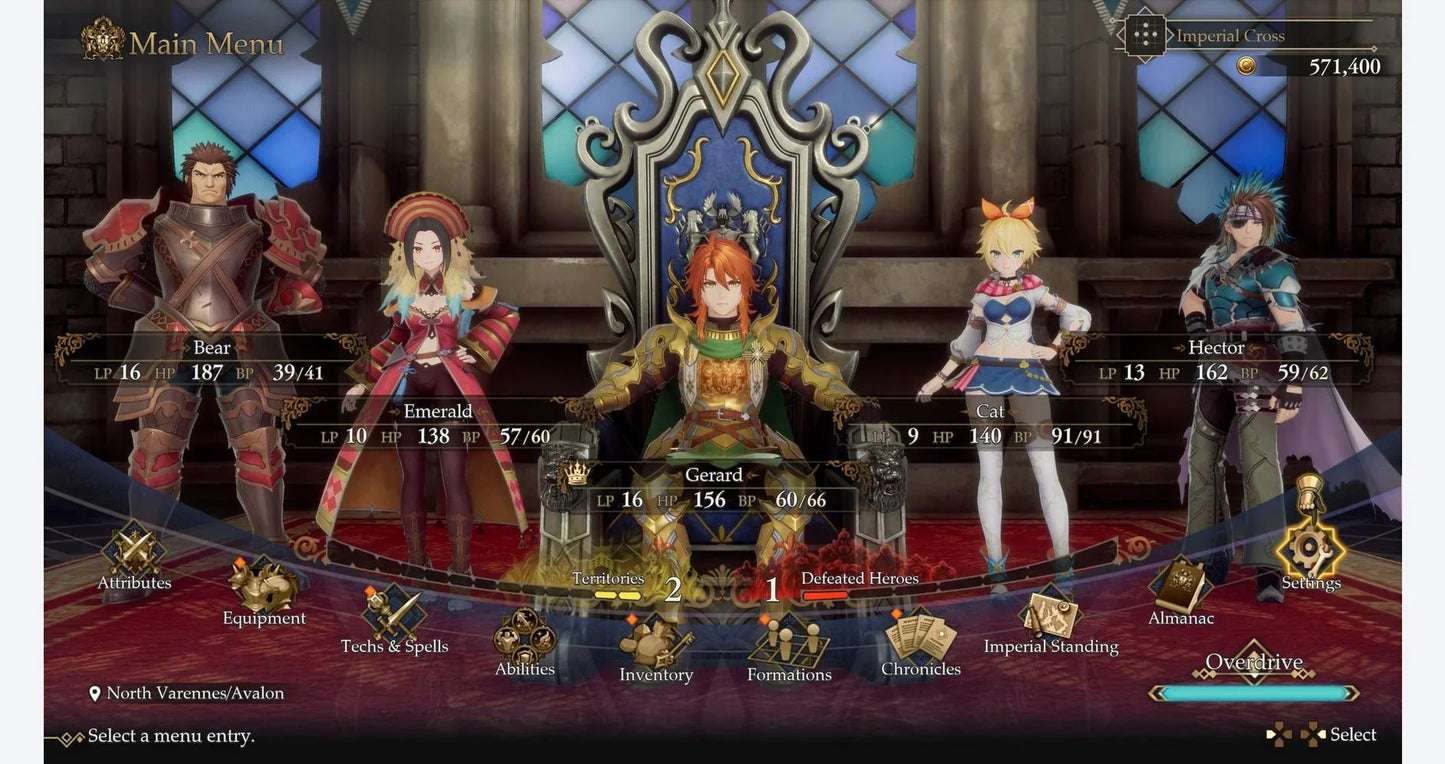Viewport: 1445px width, 764px height.
Task: Click the gold coin currency icon
Action: [1248, 64]
